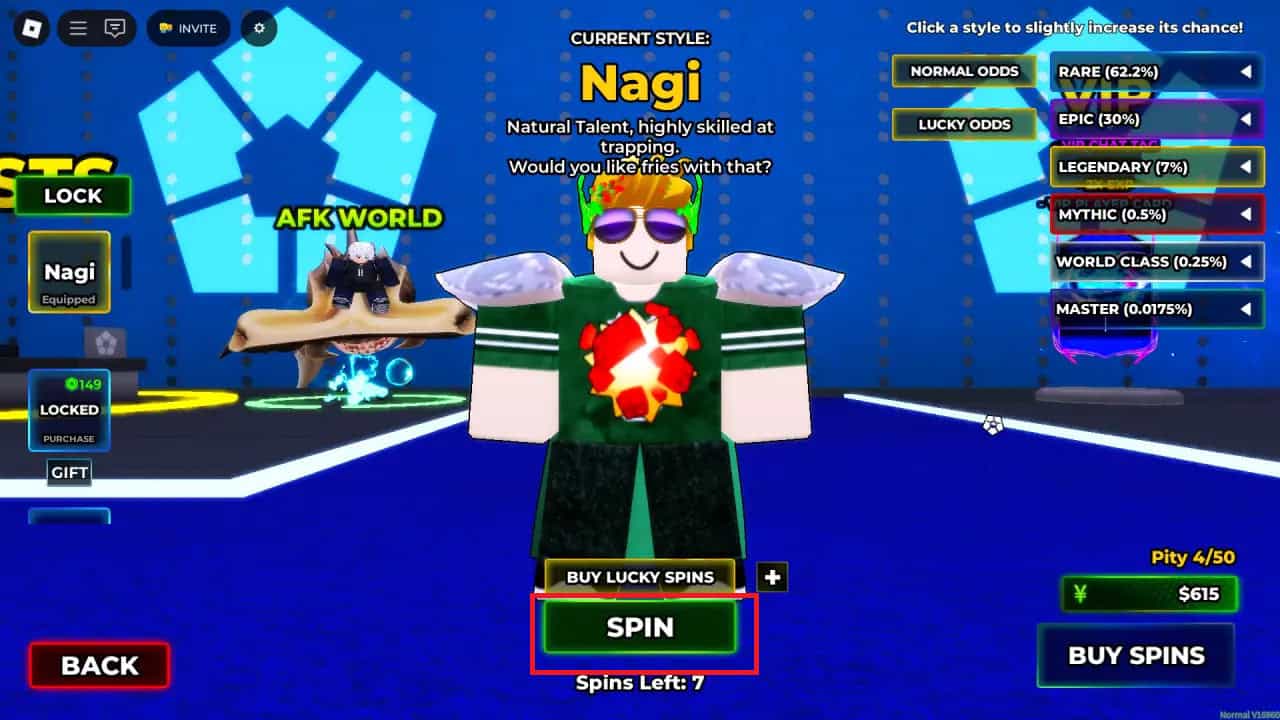Click the plus icon beside Buy Lucky Spins
The image size is (1280, 720).
[772, 576]
